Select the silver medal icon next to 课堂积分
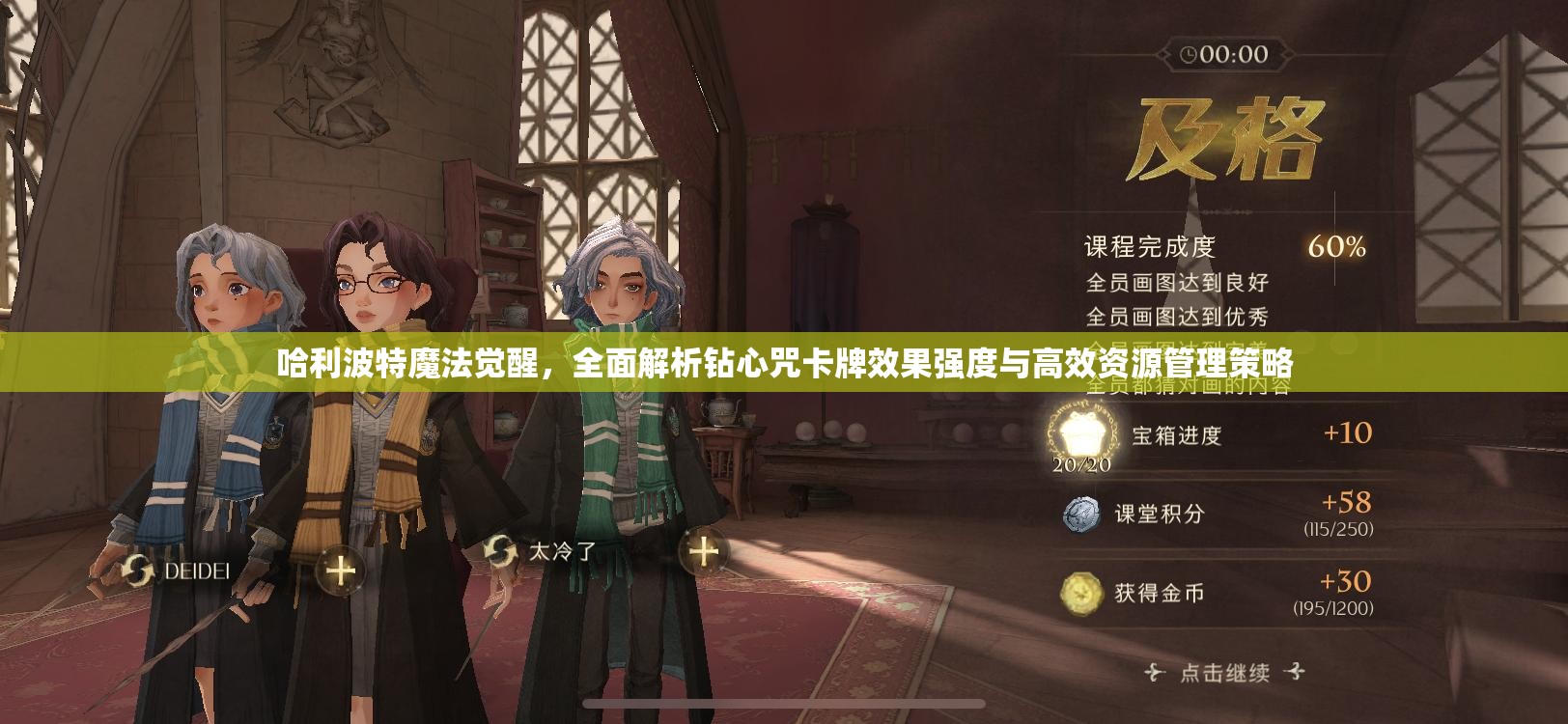 click(1084, 513)
